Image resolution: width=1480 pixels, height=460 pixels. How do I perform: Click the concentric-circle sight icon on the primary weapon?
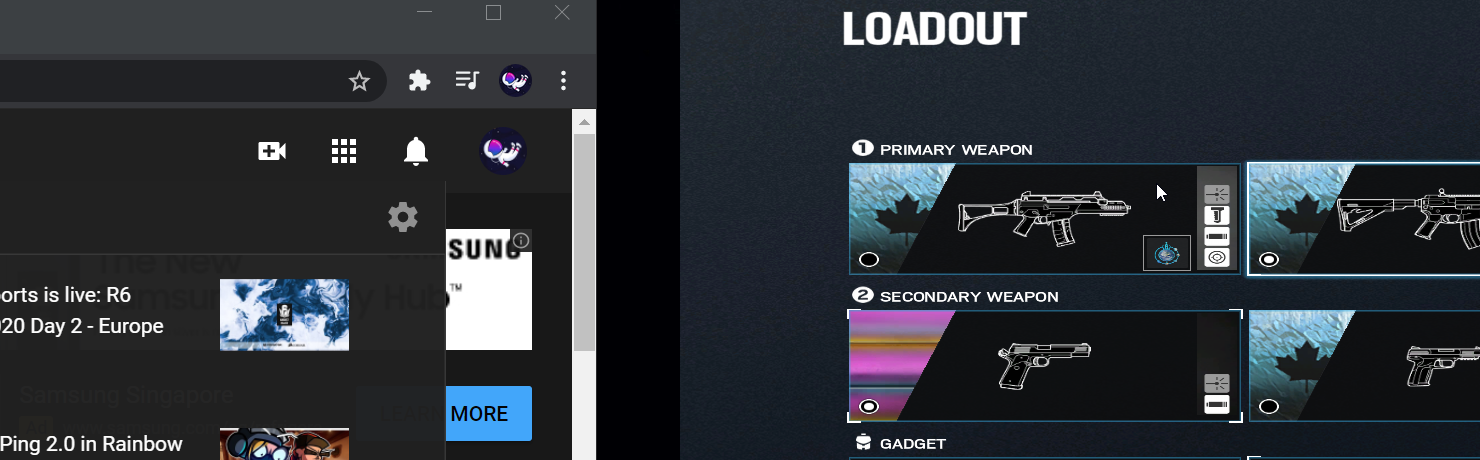pos(1217,257)
